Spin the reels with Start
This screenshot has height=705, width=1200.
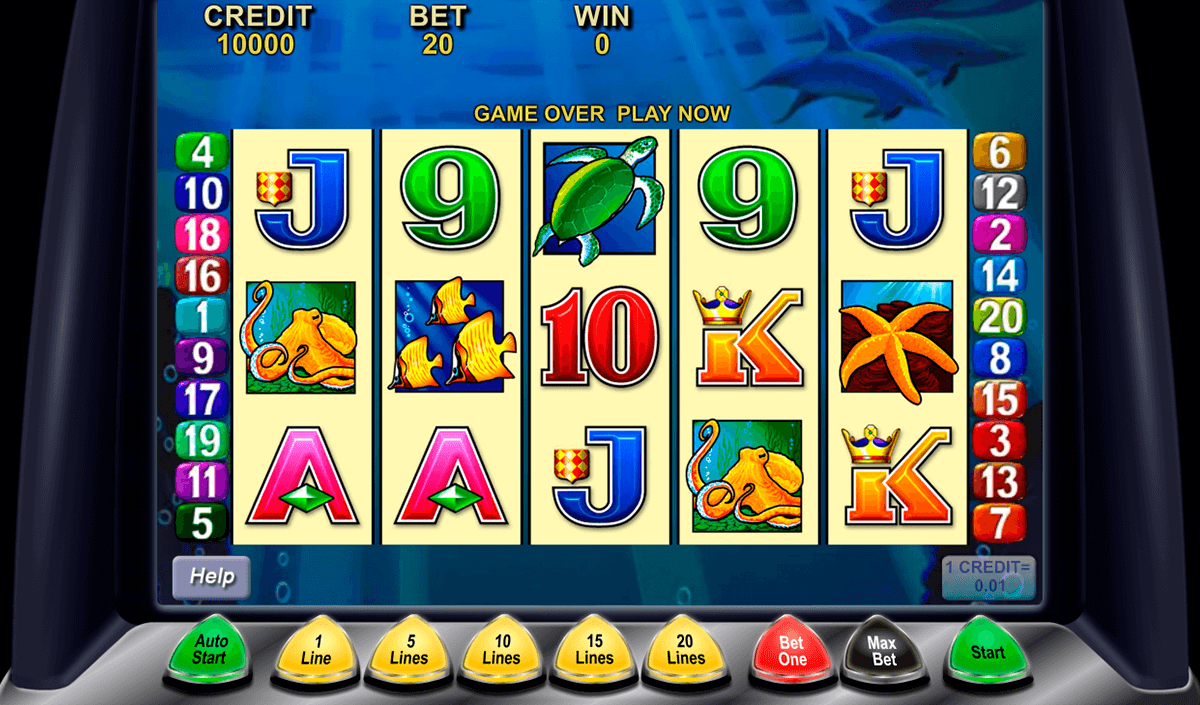987,652
